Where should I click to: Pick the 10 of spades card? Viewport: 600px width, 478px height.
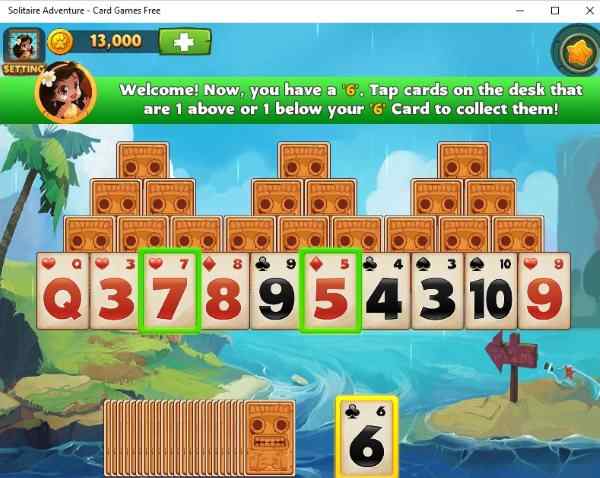(x=492, y=292)
